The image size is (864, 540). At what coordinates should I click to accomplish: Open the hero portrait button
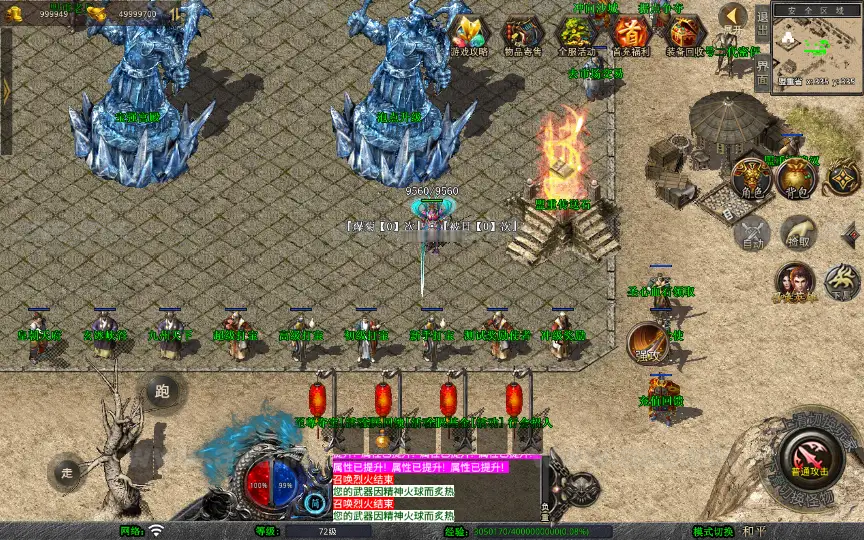[x=794, y=281]
